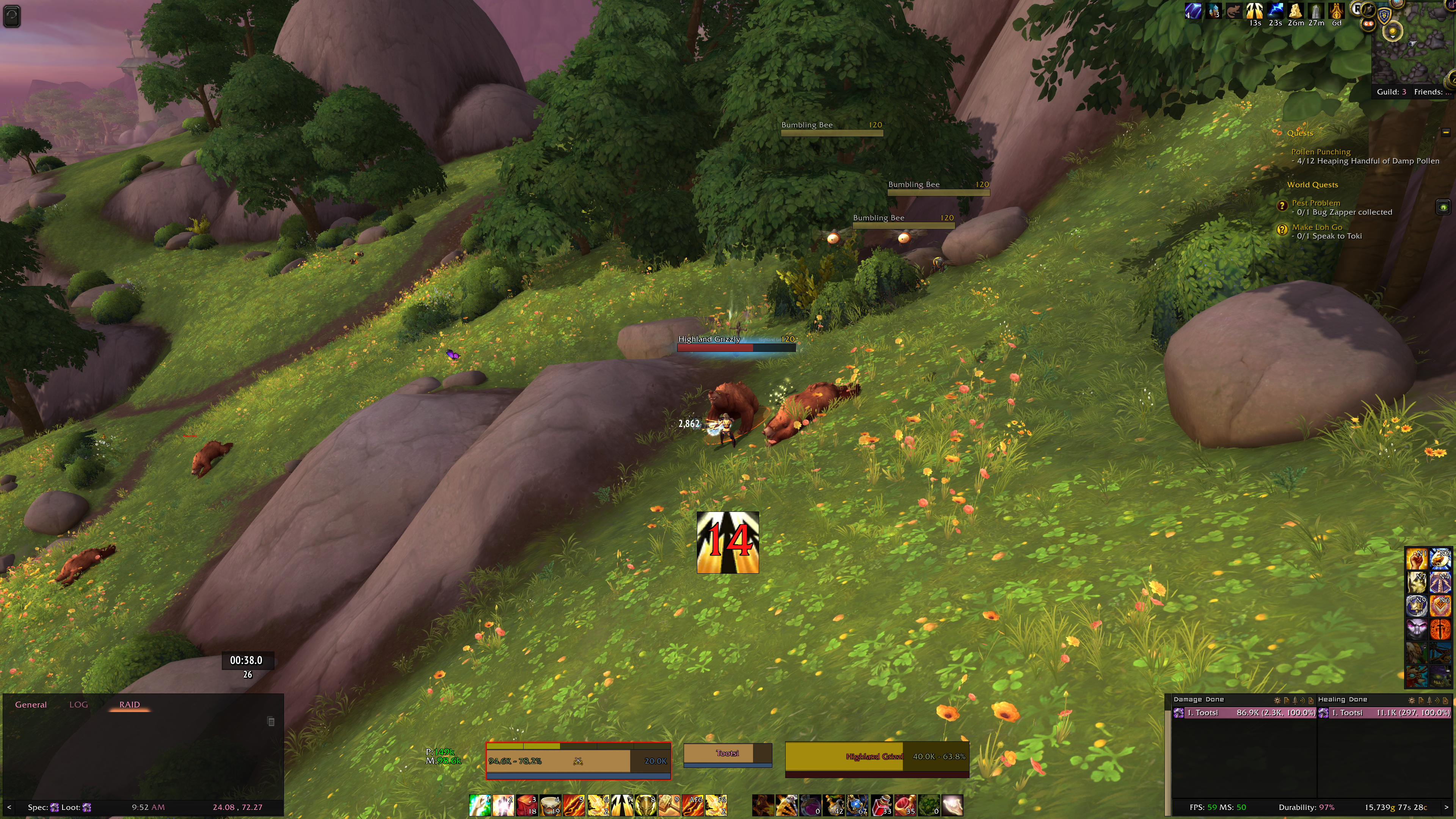Cast the hammer ability in slot 9
This screenshot has width=1456, height=819.
[668, 805]
